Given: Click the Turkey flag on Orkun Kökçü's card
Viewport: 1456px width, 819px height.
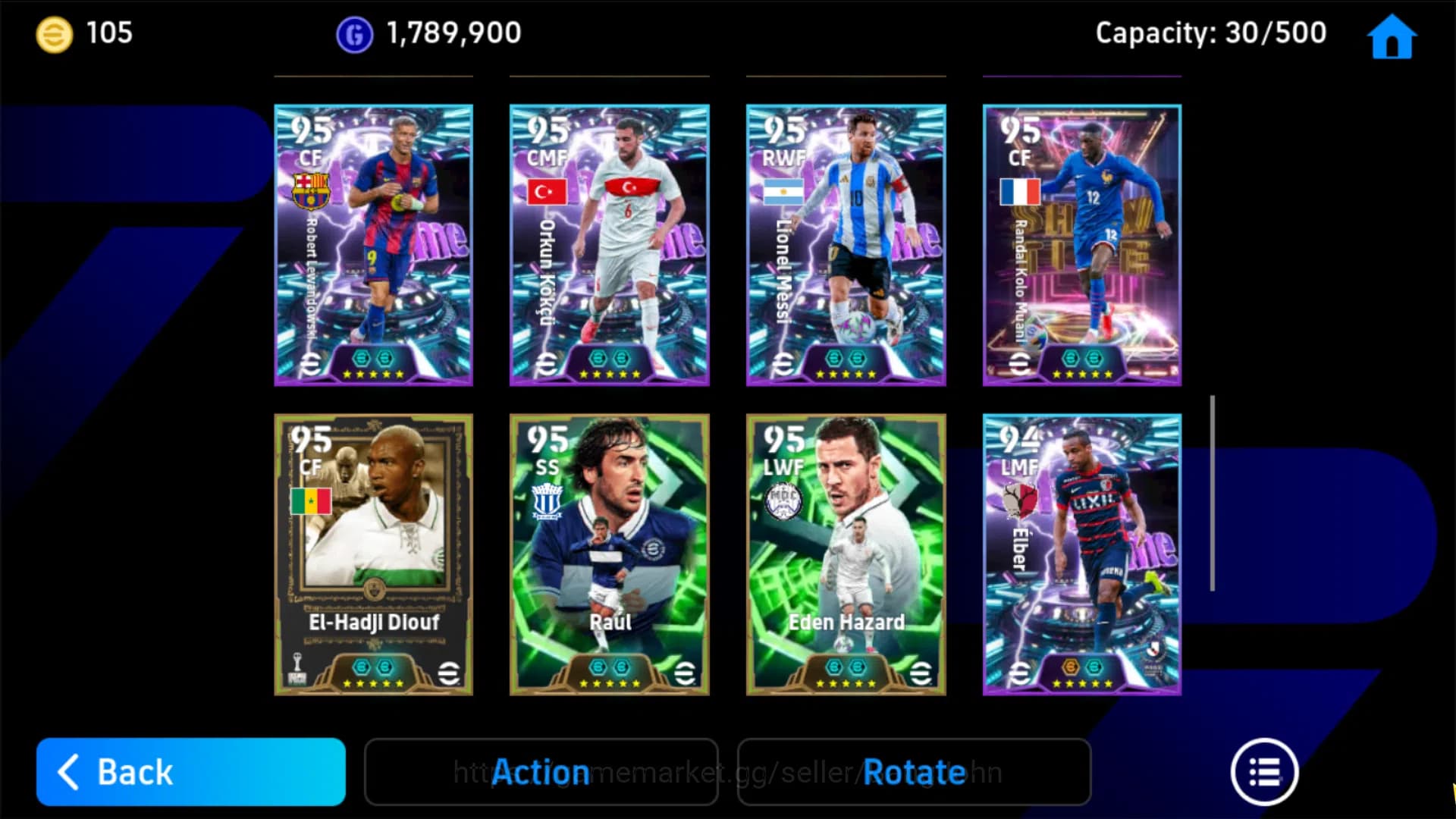Looking at the screenshot, I should click(x=548, y=192).
